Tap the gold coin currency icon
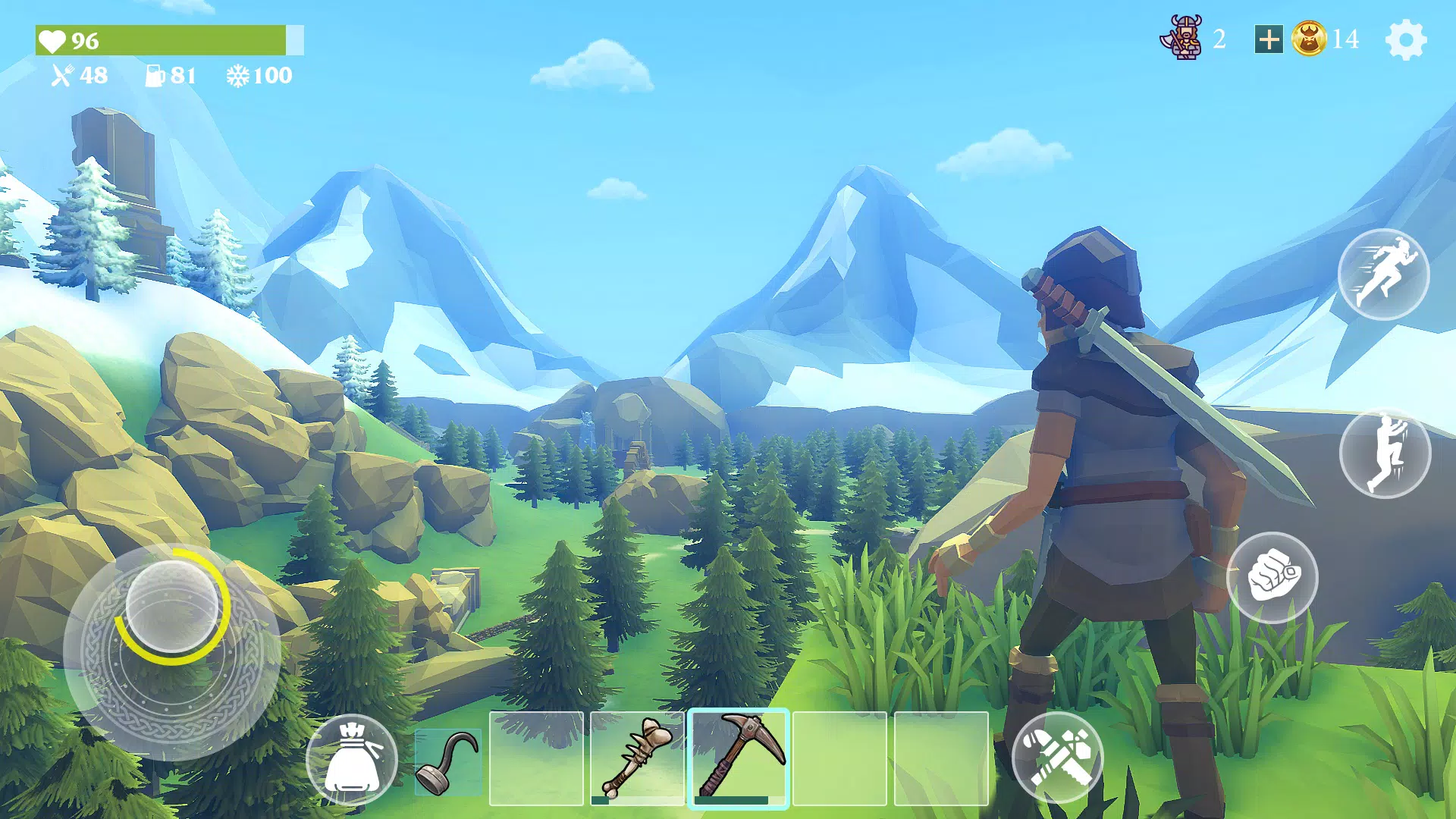The height and width of the screenshot is (819, 1456). pos(1309,40)
